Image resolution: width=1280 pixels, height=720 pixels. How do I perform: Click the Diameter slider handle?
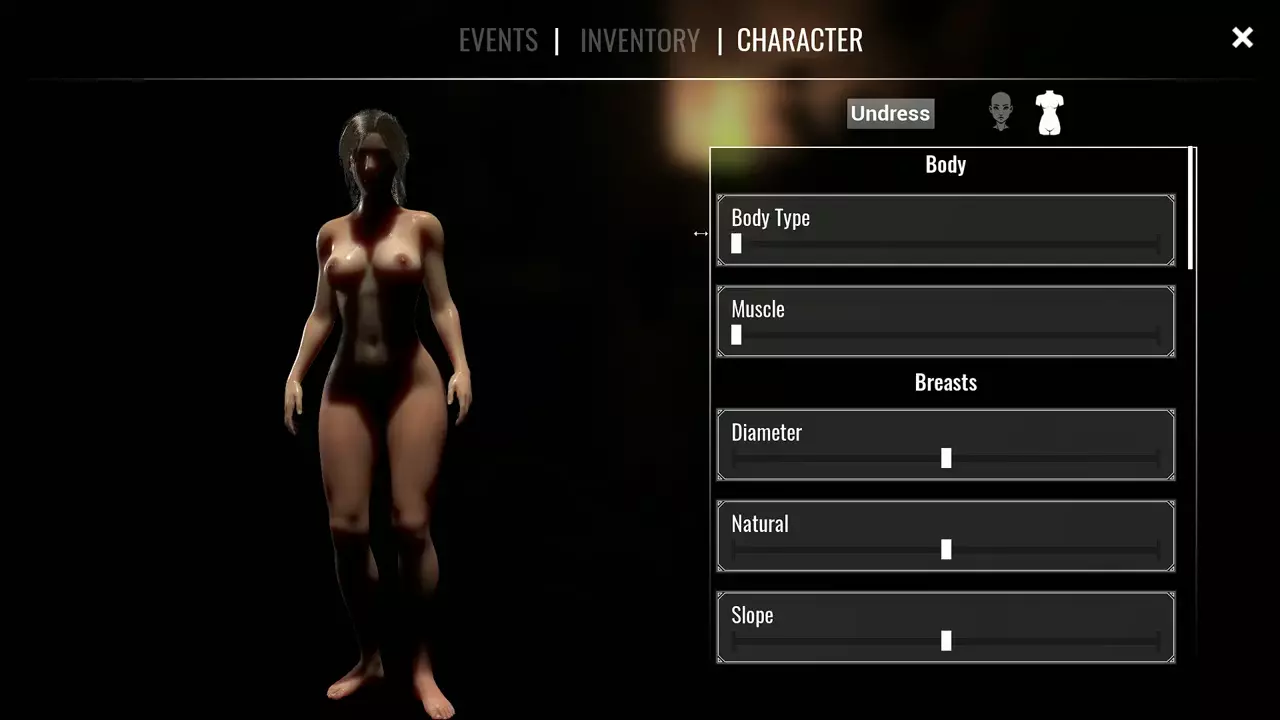coord(946,458)
